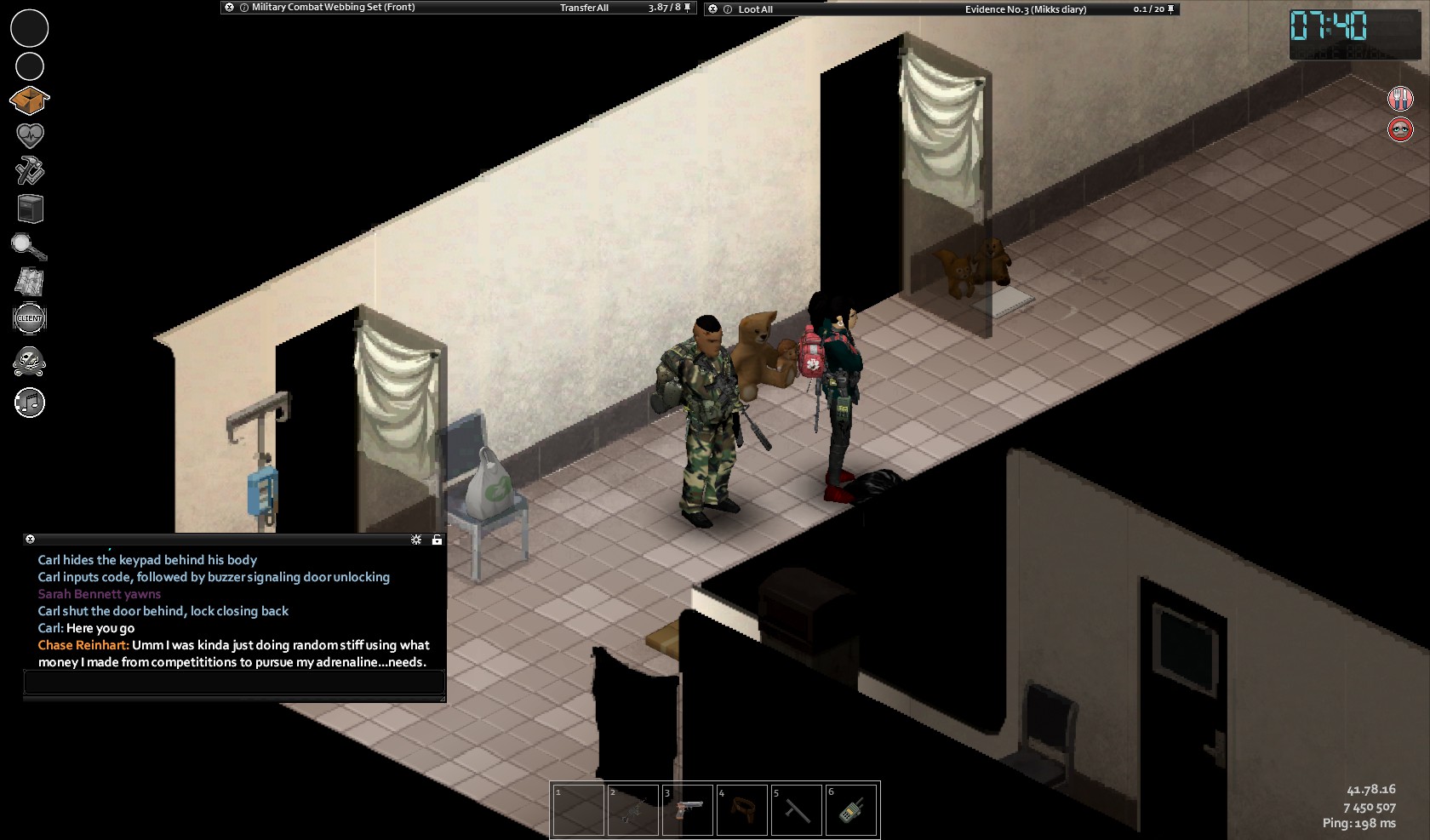Close the Military Combat Webbing inventory window
Viewport: 1430px width, 840px height.
click(x=229, y=8)
